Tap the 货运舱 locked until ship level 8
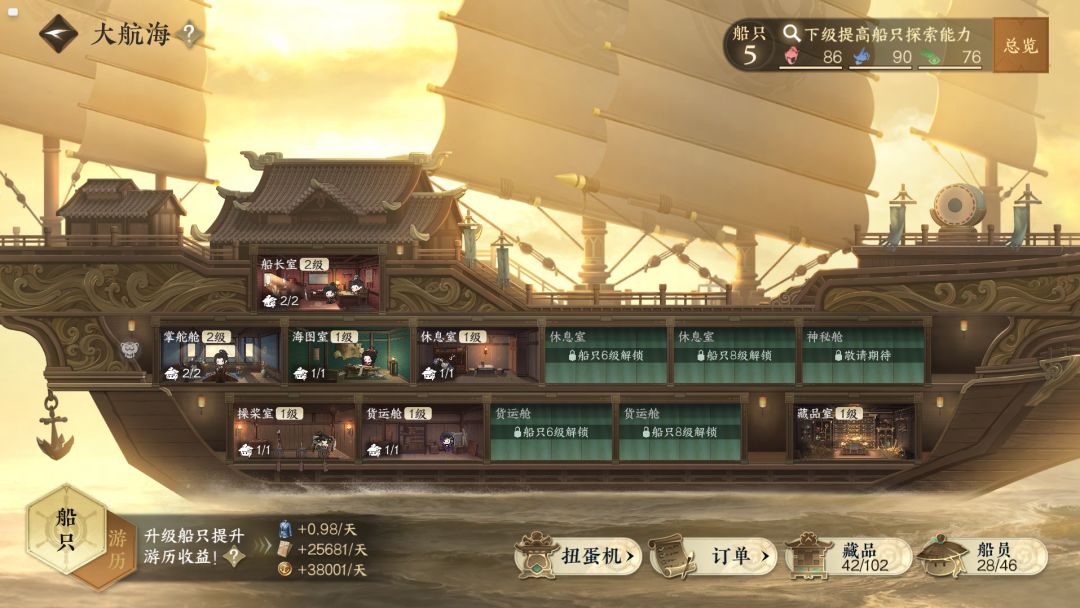Image resolution: width=1080 pixels, height=608 pixels. point(679,432)
